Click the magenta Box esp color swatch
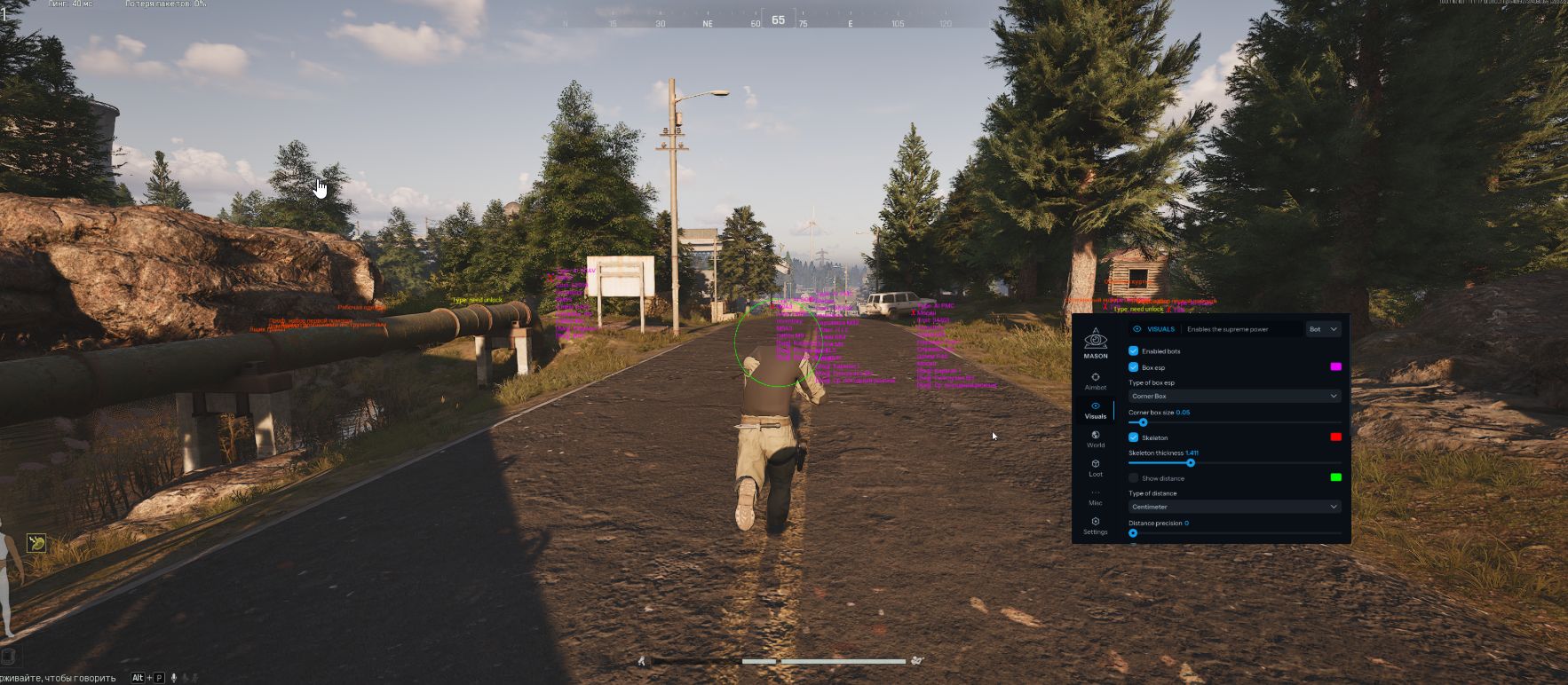The width and height of the screenshot is (1568, 685). coord(1335,366)
